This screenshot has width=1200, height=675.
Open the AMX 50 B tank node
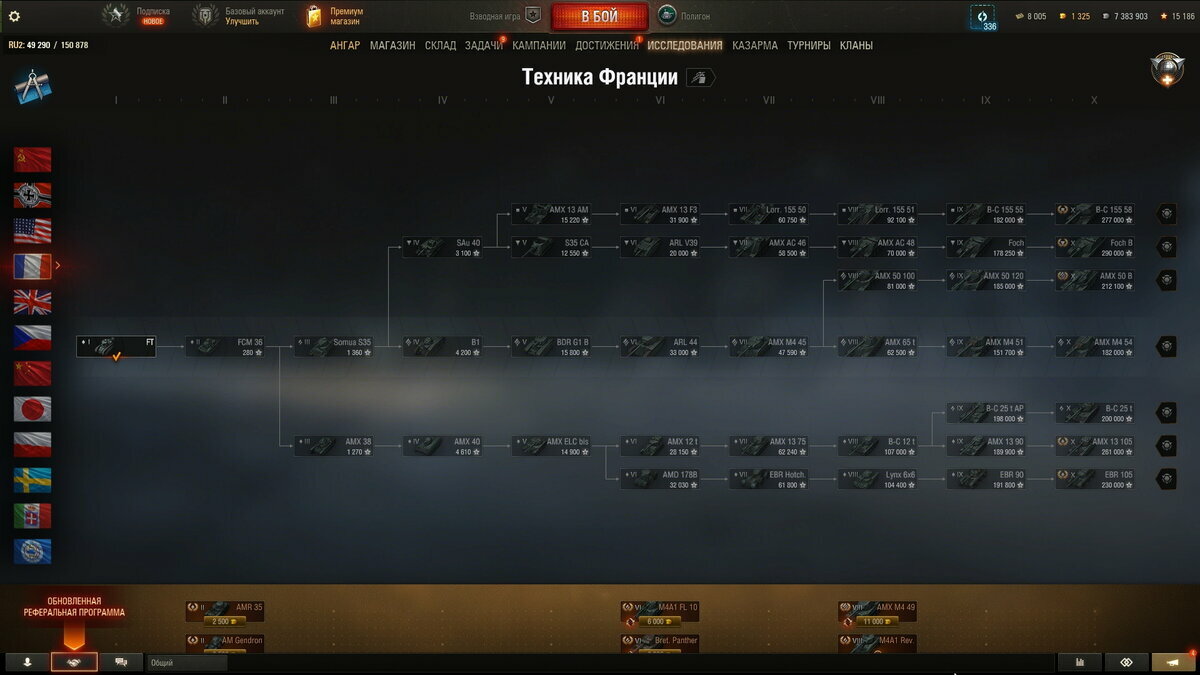pyautogui.click(x=1095, y=281)
